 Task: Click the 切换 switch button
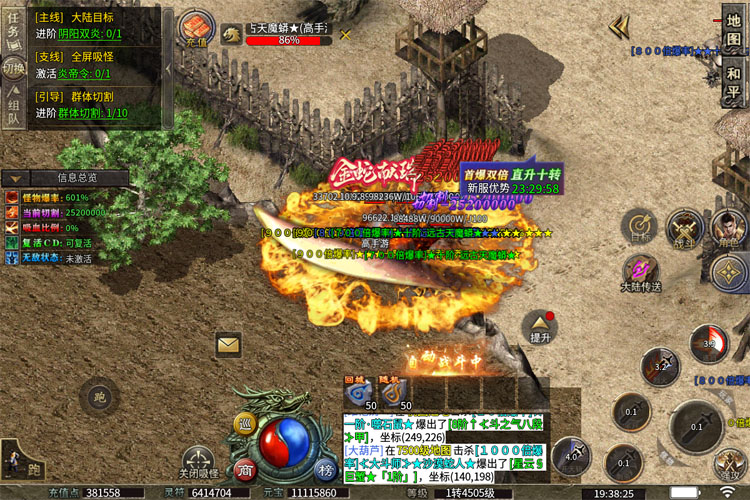[13, 69]
